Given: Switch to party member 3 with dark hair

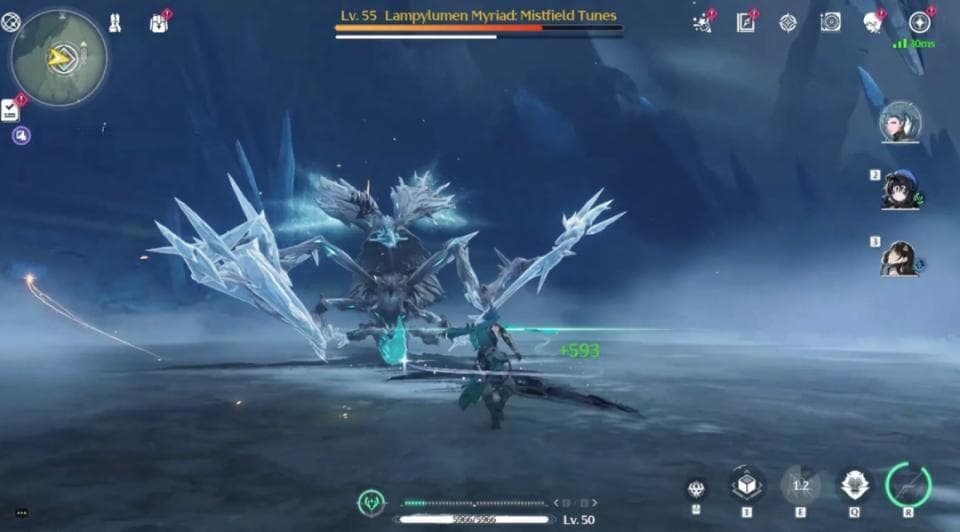Looking at the screenshot, I should tap(899, 258).
